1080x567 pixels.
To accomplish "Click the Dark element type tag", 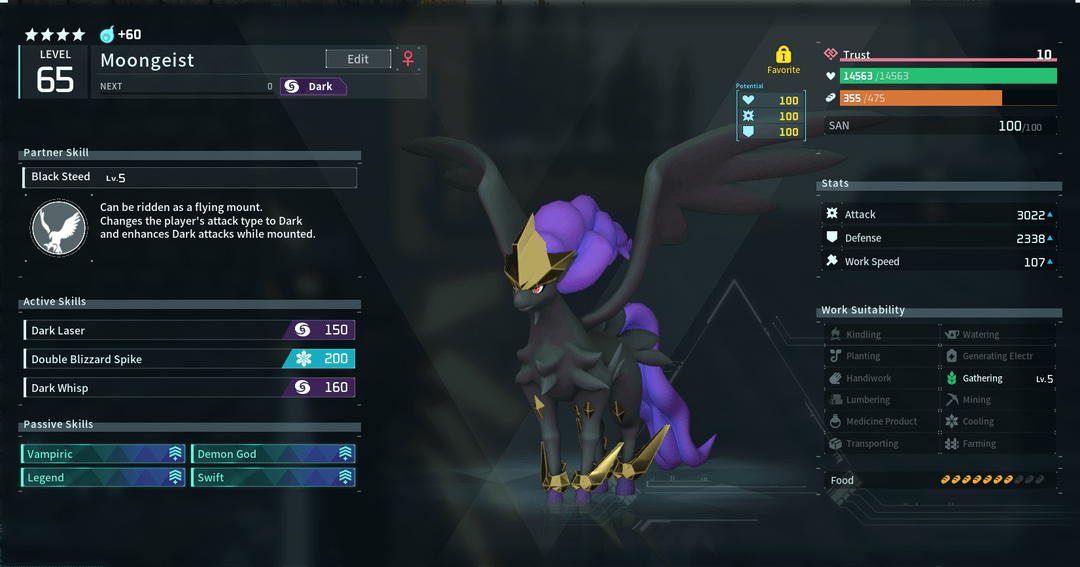I will [313, 87].
